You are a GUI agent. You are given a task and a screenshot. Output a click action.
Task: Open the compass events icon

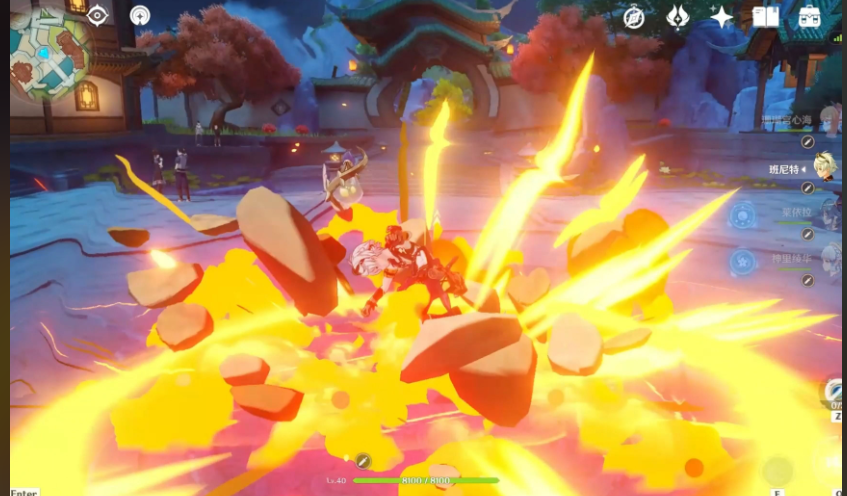pos(634,16)
